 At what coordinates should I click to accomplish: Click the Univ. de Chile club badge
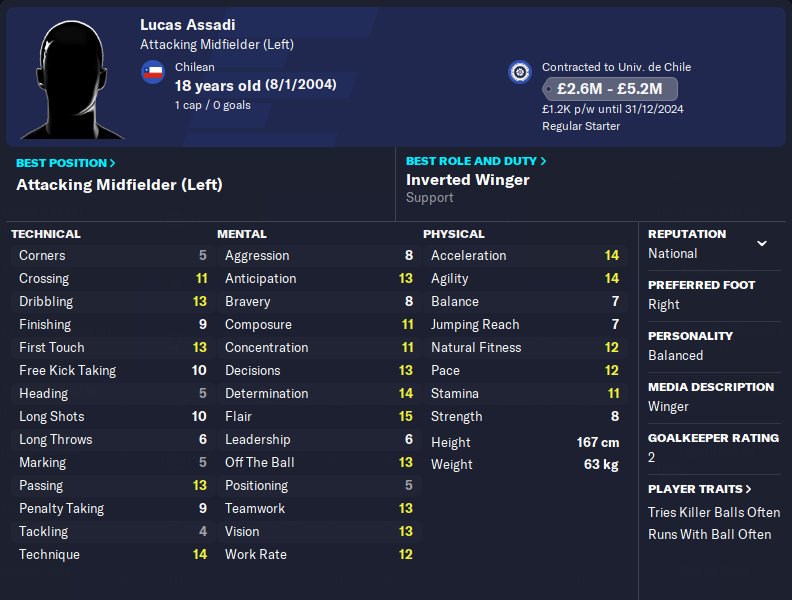519,72
